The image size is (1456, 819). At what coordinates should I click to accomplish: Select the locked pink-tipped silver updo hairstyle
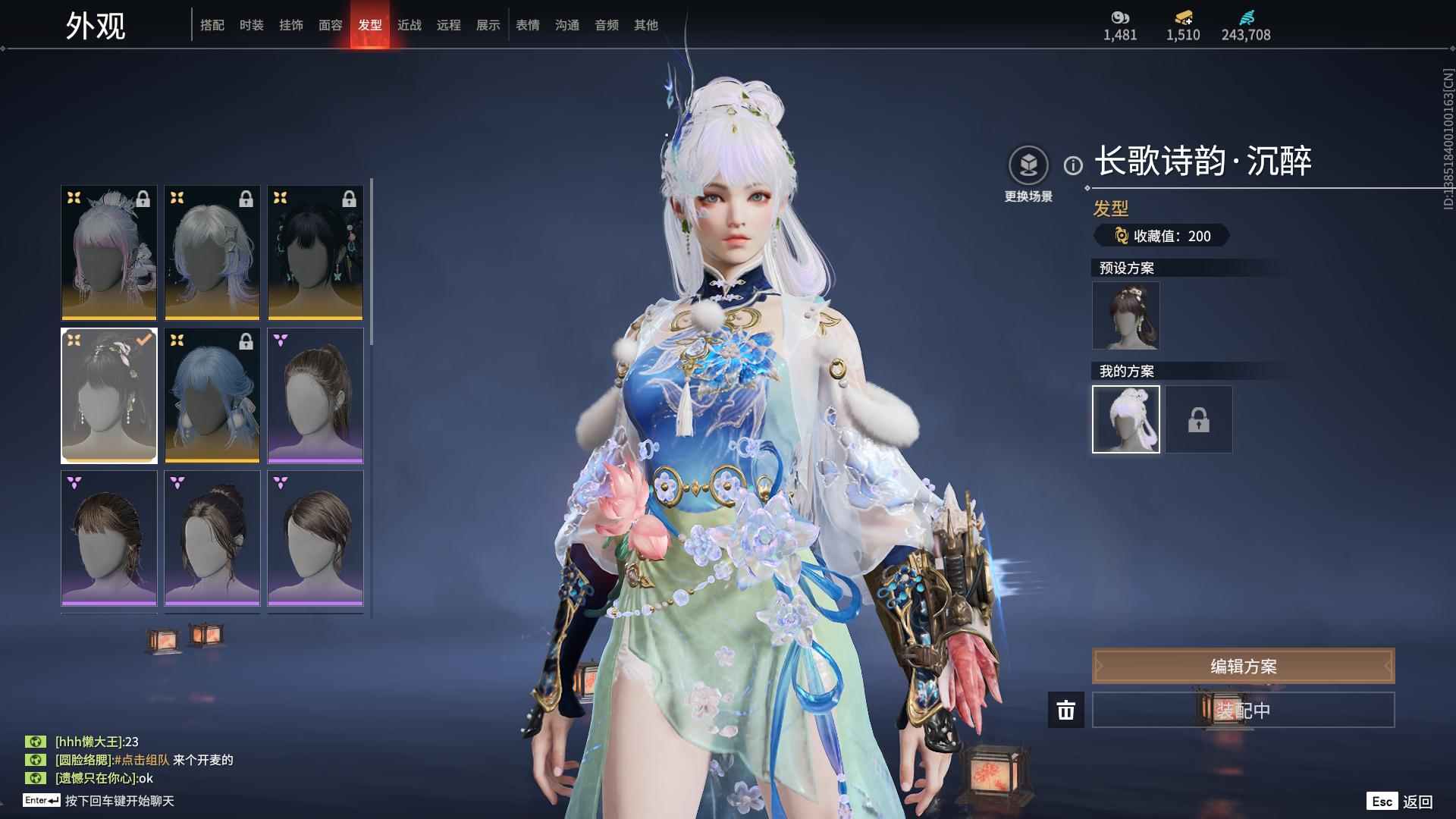click(109, 253)
